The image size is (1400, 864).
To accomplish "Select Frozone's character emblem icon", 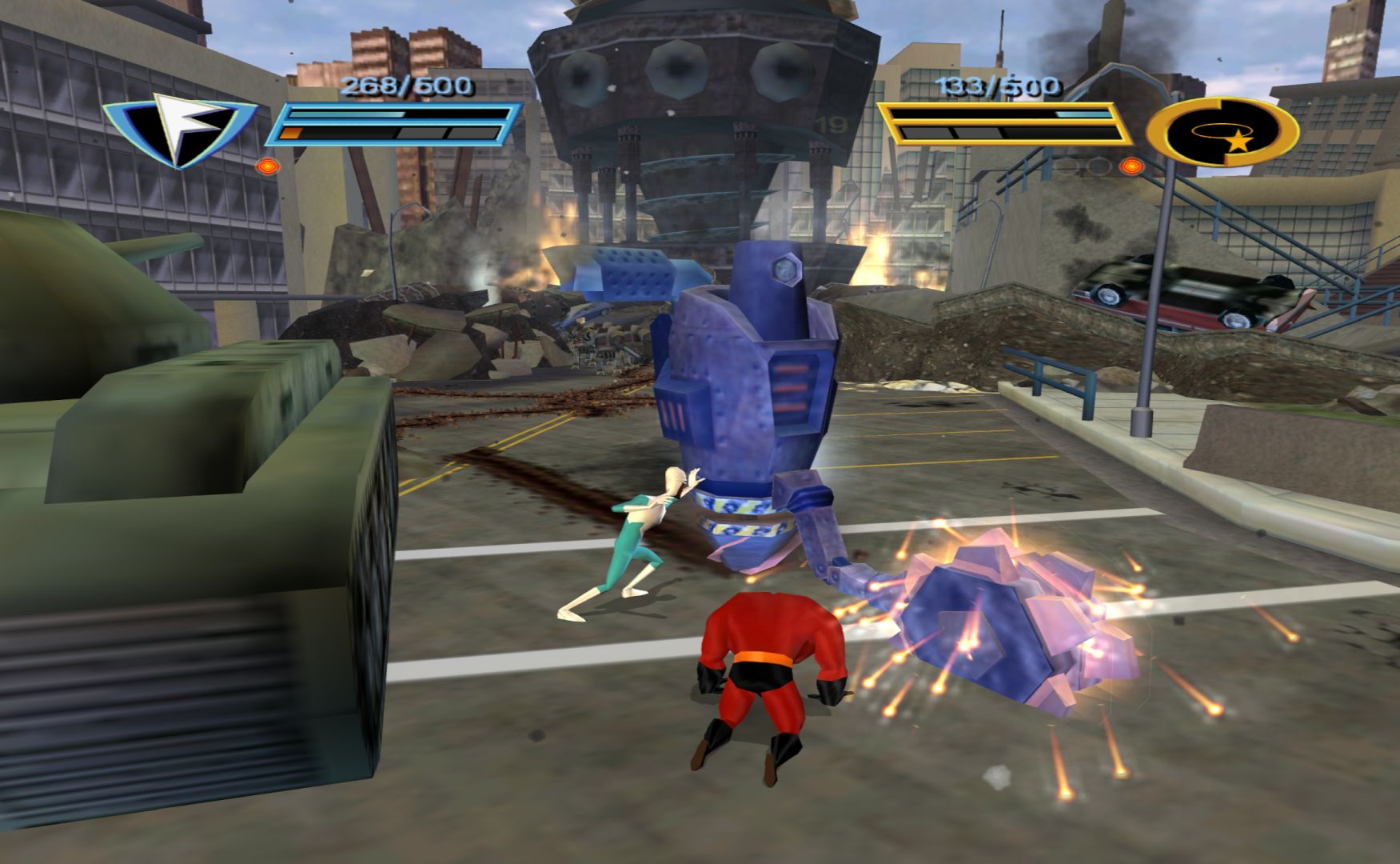I will 179,128.
